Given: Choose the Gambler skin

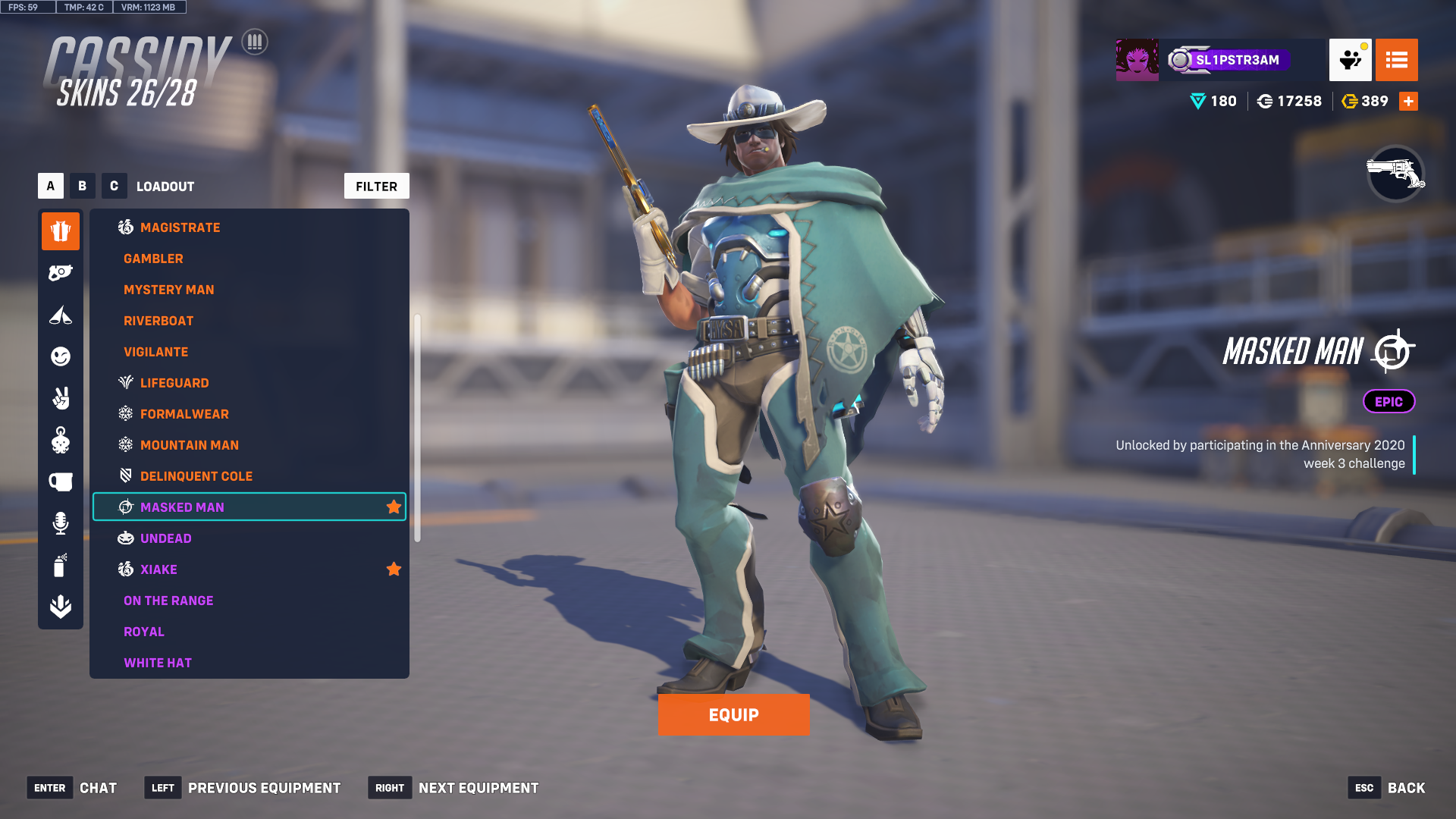Looking at the screenshot, I should [153, 259].
